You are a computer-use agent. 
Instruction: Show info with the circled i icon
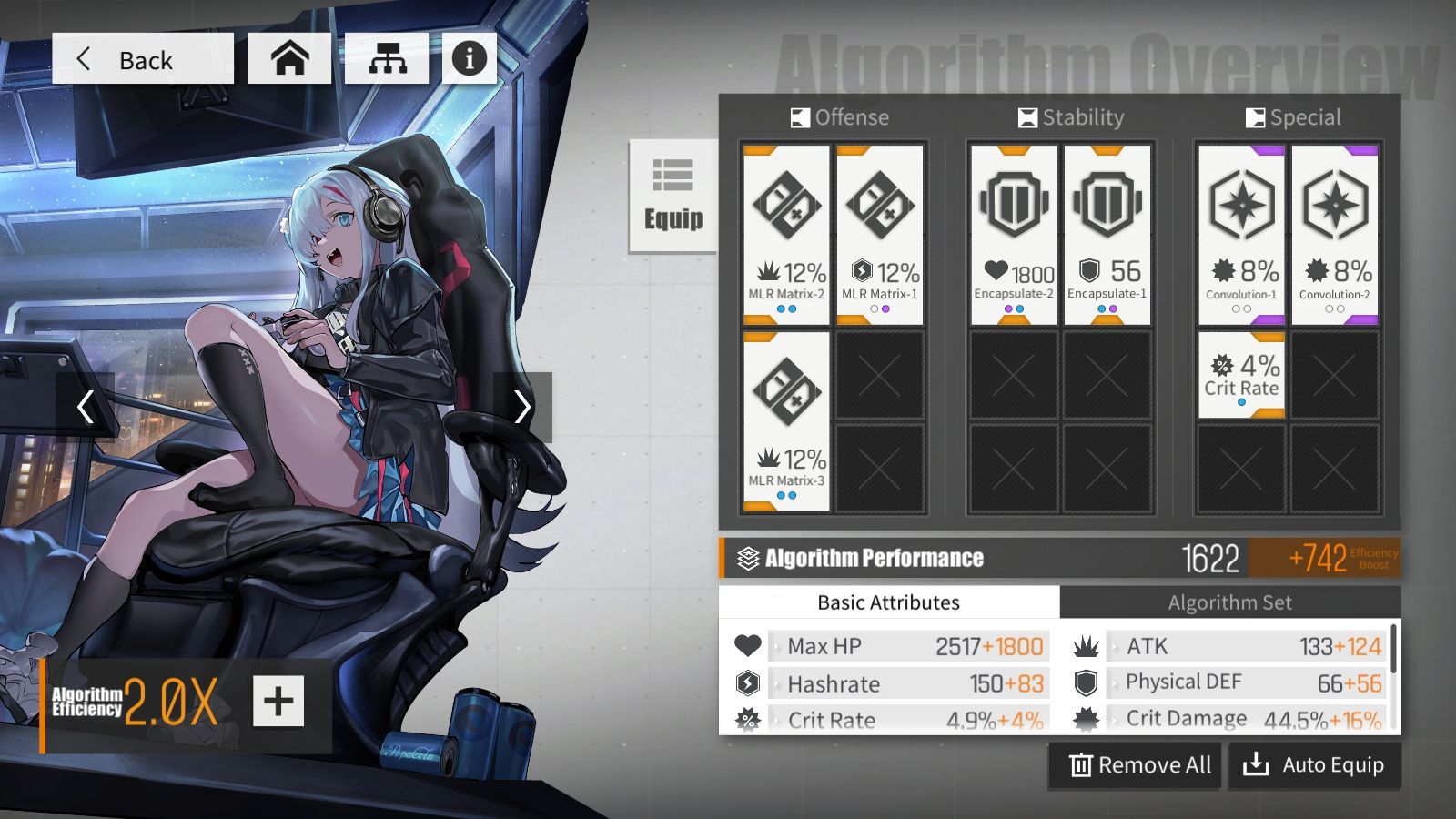pyautogui.click(x=470, y=59)
